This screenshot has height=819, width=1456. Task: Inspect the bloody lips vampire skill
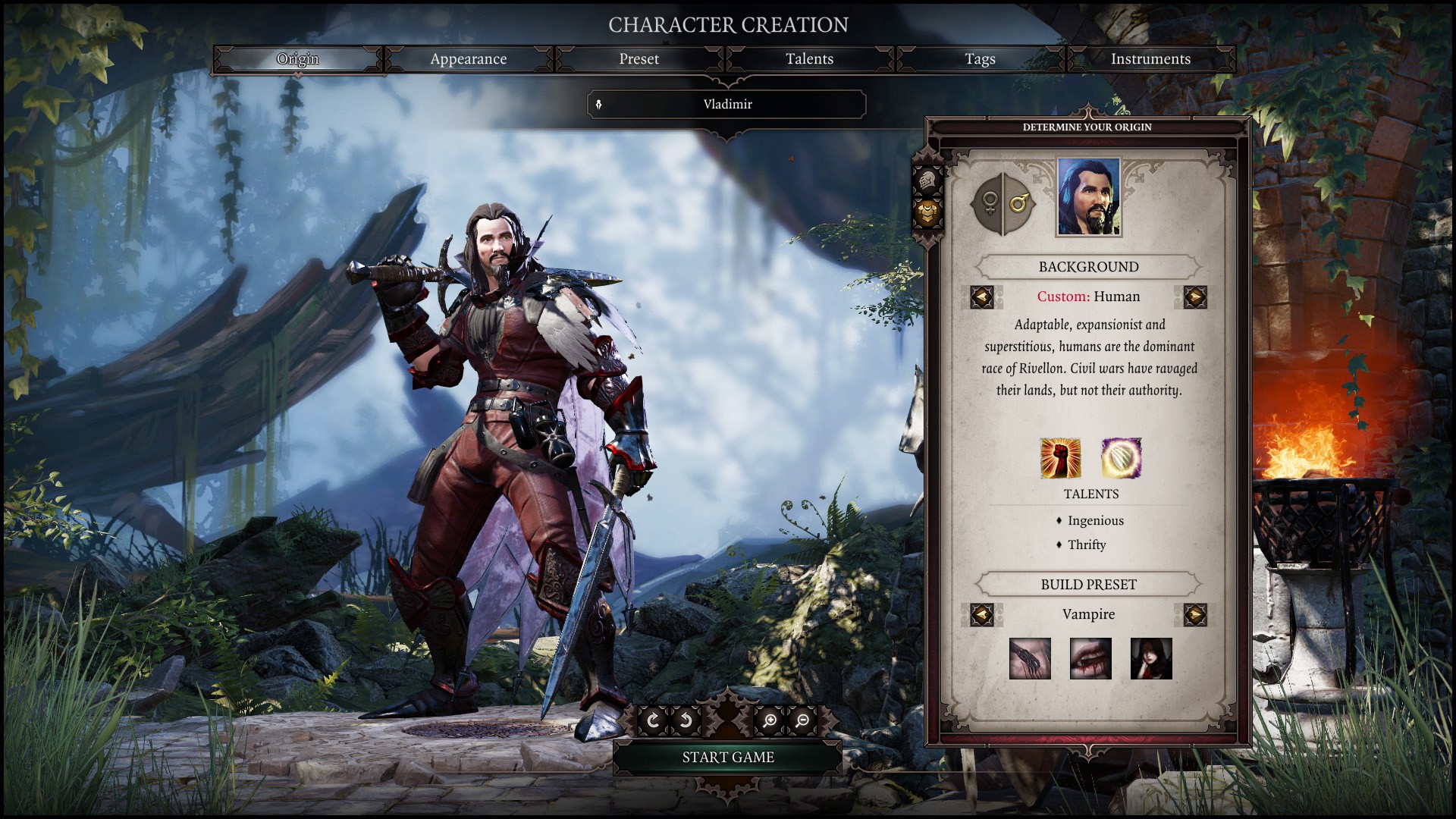tap(1090, 658)
